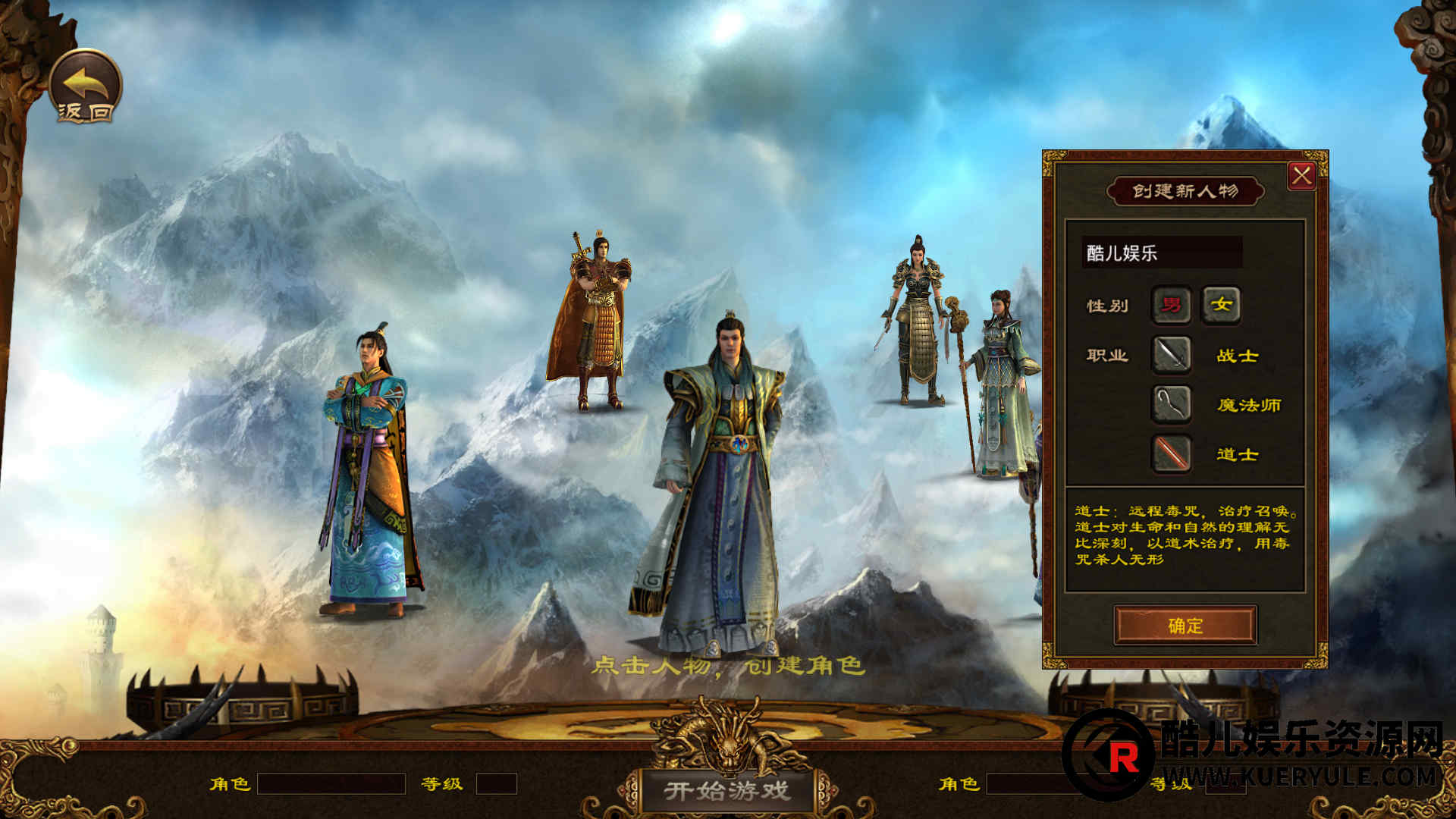Image resolution: width=1456 pixels, height=819 pixels.
Task: Click the character name input field
Action: click(x=1161, y=253)
